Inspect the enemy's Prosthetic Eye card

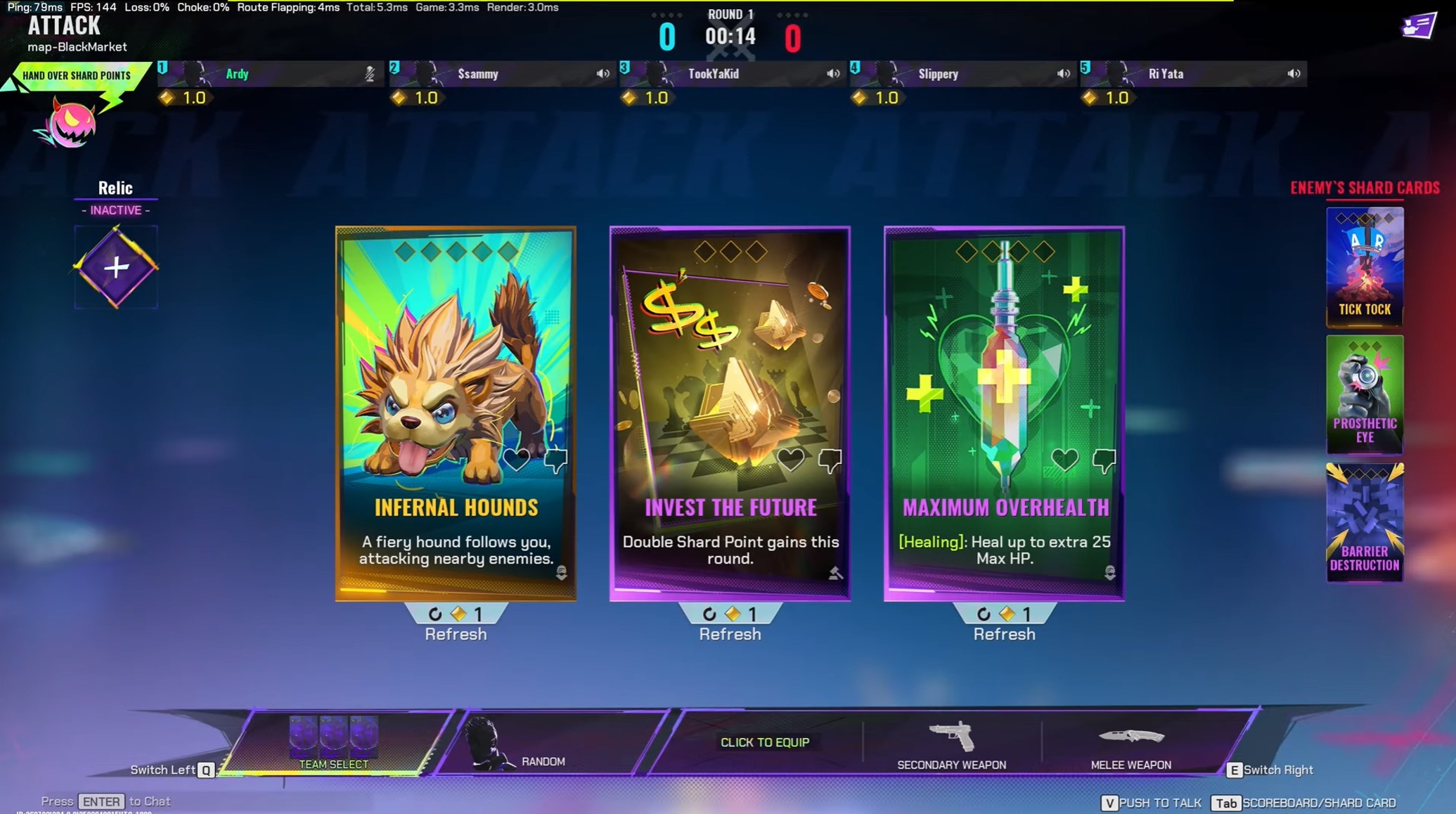[1365, 394]
